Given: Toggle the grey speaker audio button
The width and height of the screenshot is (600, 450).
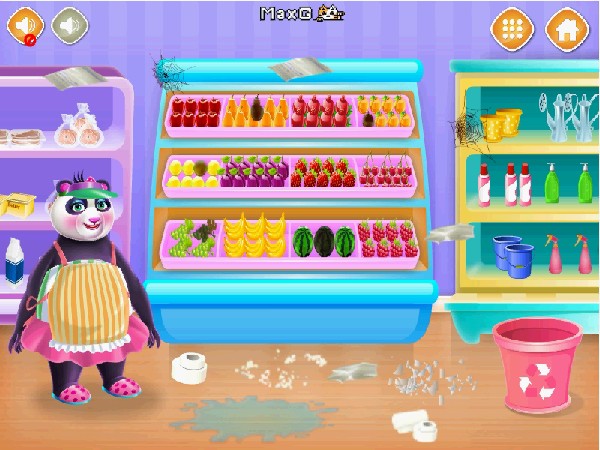Looking at the screenshot, I should [x=69, y=25].
